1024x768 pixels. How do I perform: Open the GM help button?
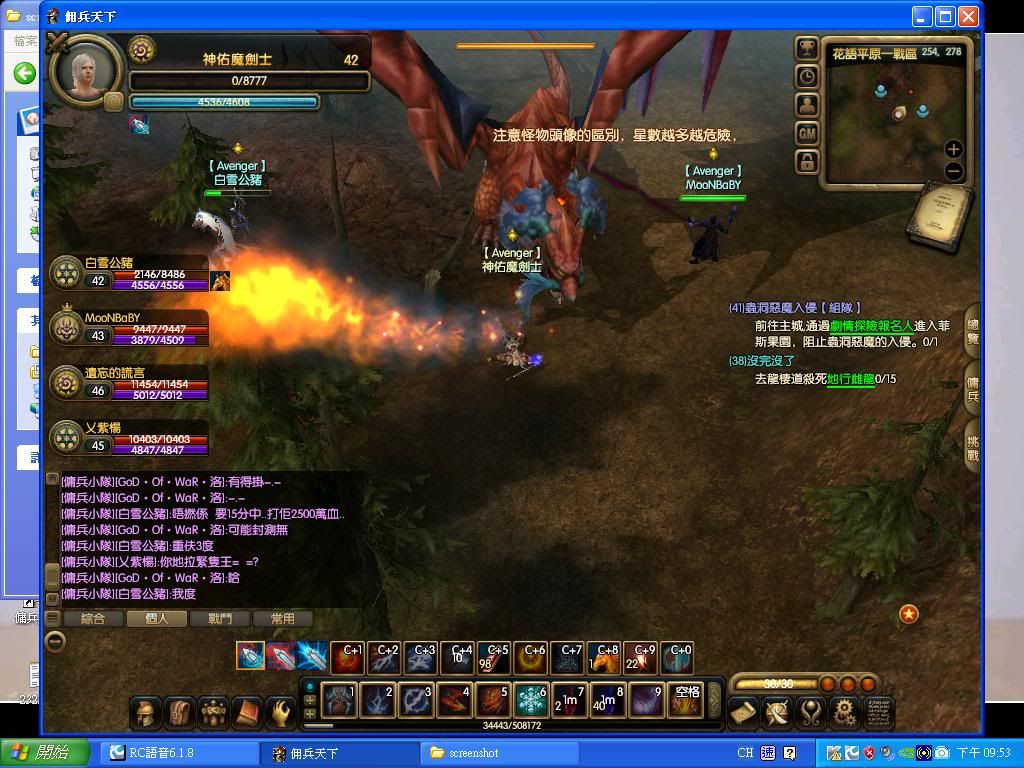tap(807, 132)
